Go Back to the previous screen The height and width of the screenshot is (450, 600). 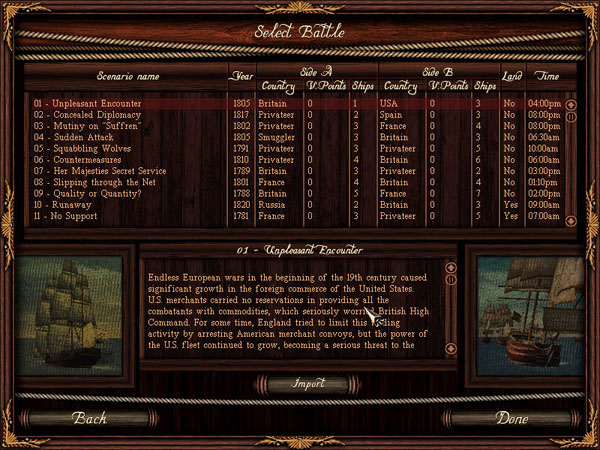pyautogui.click(x=89, y=419)
